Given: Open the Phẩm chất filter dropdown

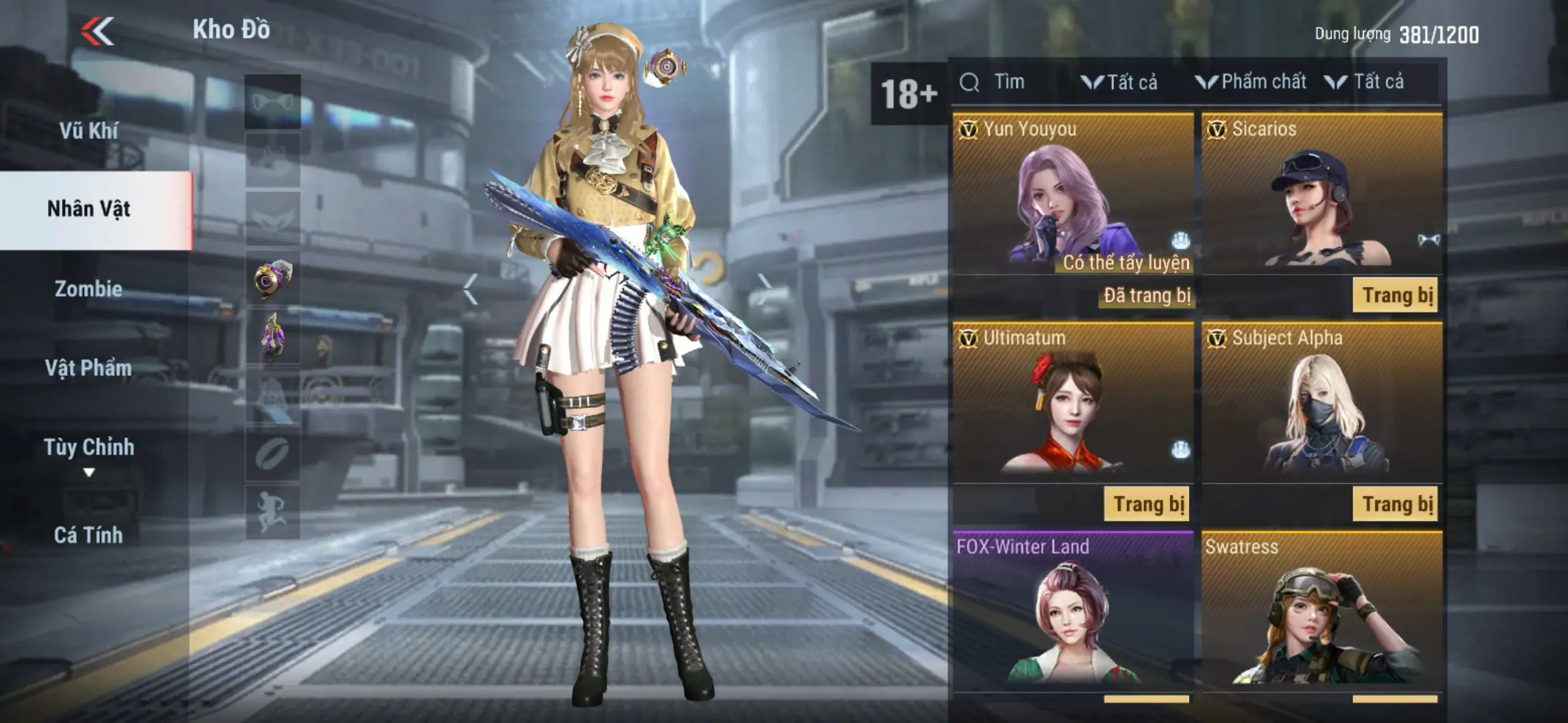Looking at the screenshot, I should [x=1251, y=82].
